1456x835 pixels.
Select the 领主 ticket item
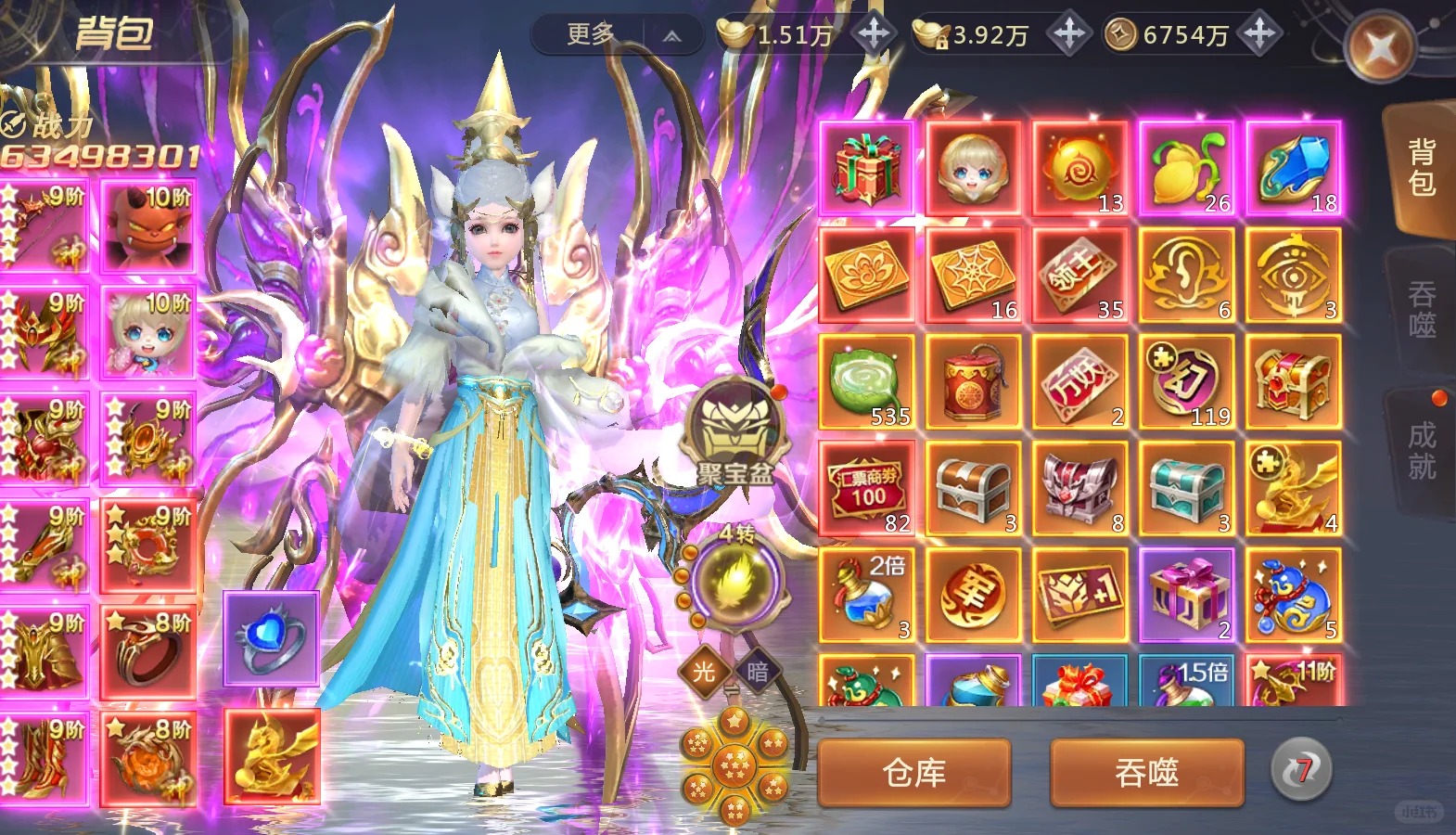(x=1079, y=275)
